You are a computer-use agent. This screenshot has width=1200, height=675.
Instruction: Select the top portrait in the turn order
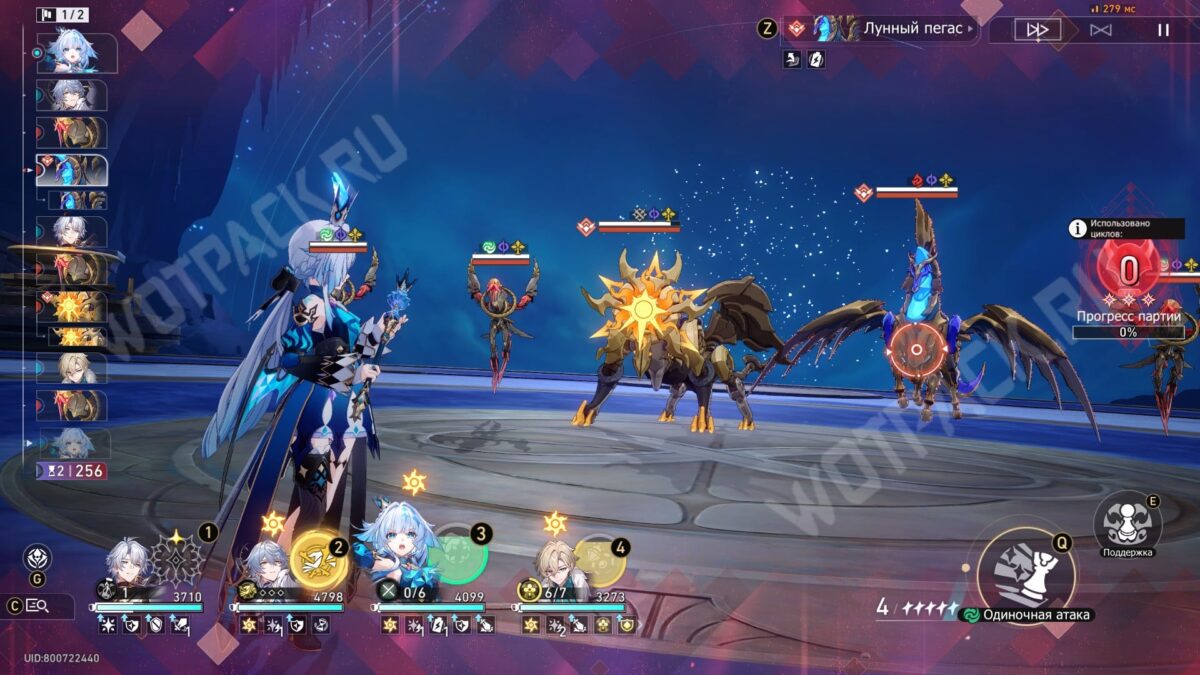tap(75, 53)
